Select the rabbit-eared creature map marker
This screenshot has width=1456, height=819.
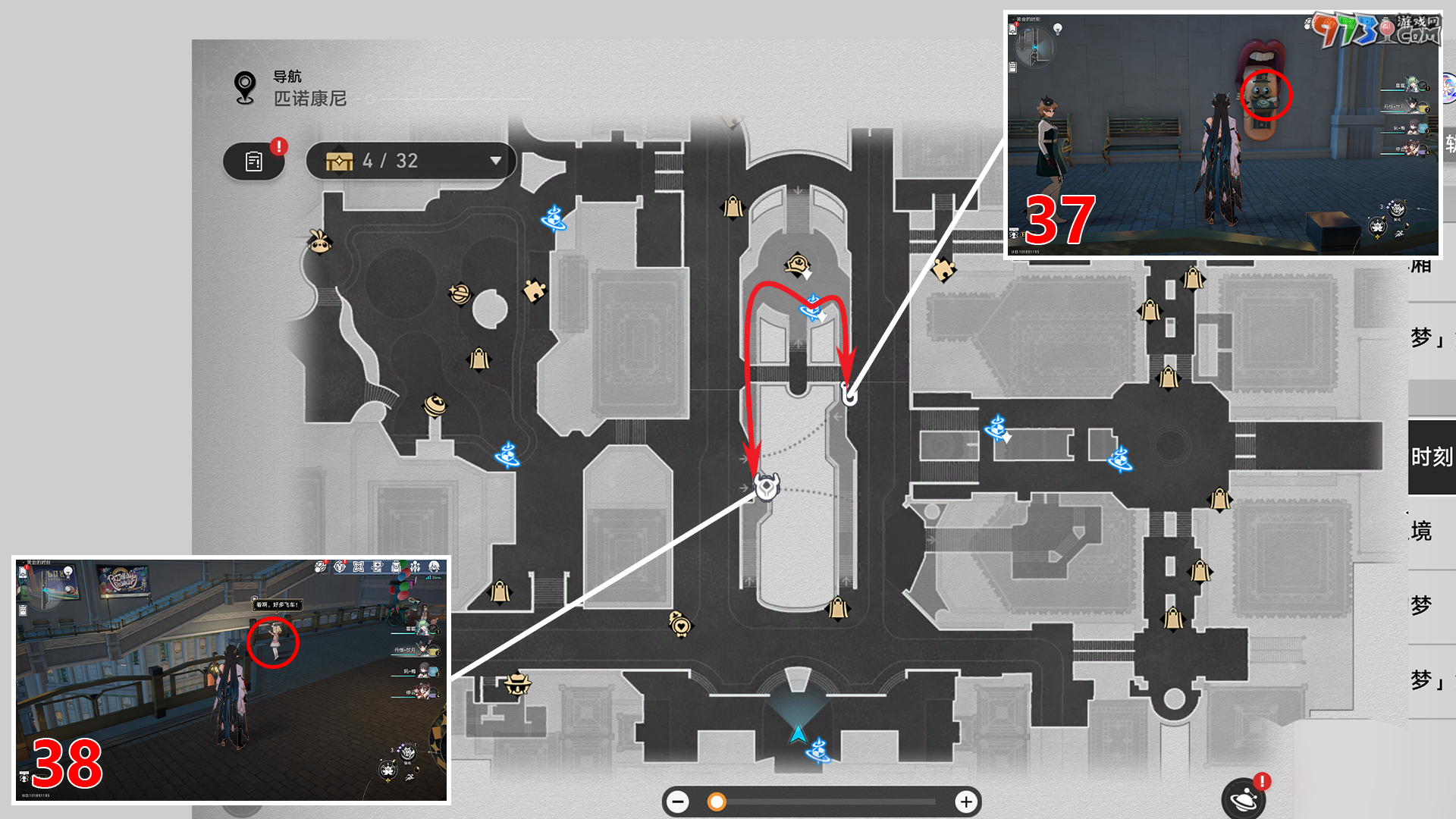(319, 241)
